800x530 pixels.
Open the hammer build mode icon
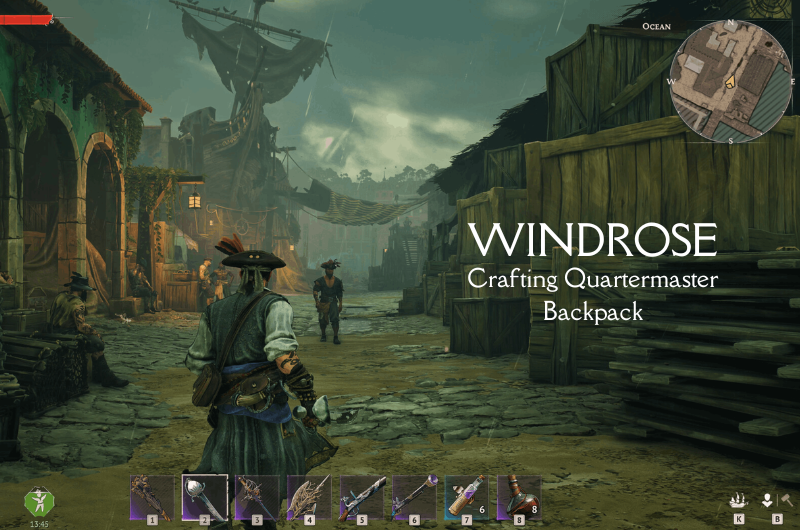[786, 501]
